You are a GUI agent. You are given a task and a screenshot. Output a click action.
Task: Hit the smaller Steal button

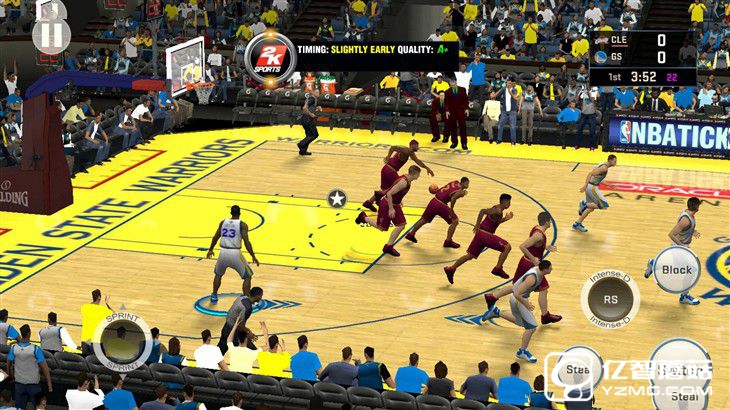coord(577,371)
